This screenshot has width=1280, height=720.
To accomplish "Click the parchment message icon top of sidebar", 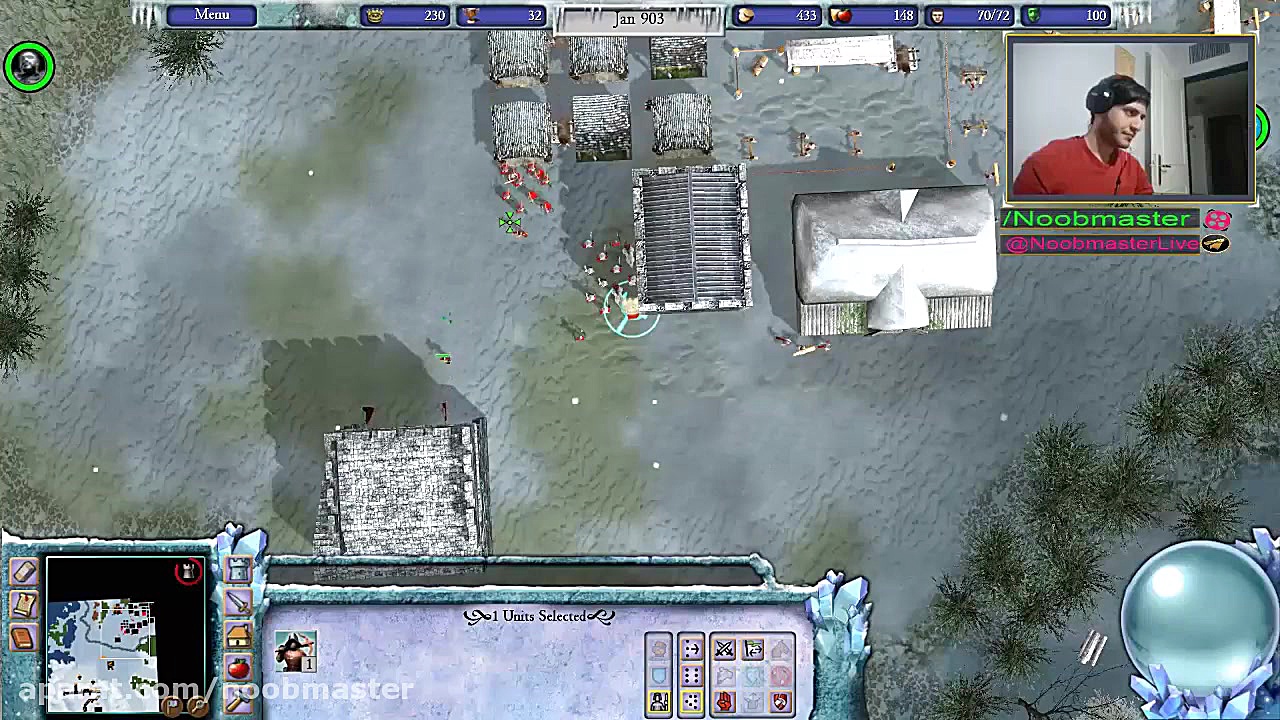I will [x=25, y=571].
